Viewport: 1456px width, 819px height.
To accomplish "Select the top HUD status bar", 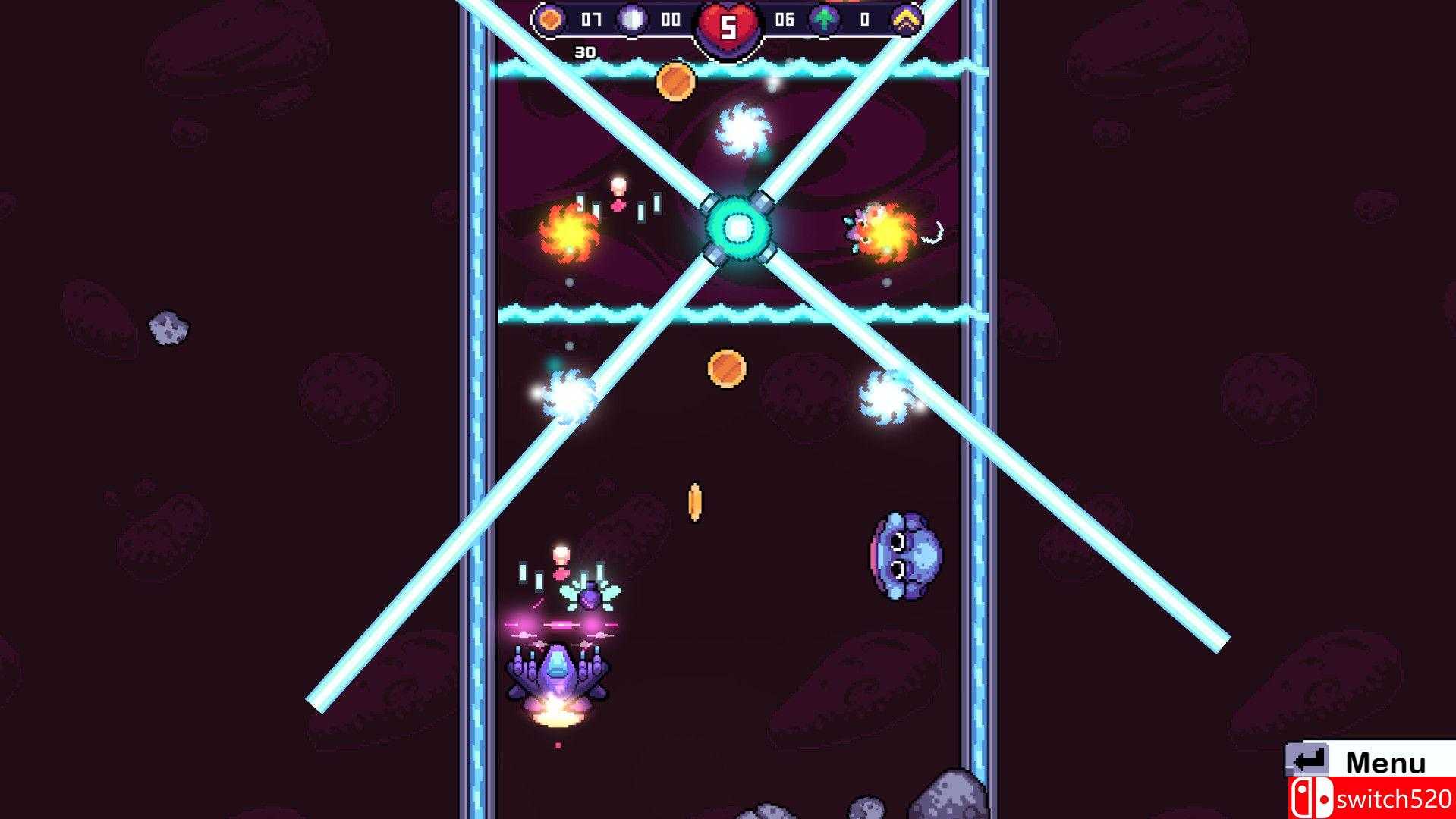I will (x=728, y=19).
